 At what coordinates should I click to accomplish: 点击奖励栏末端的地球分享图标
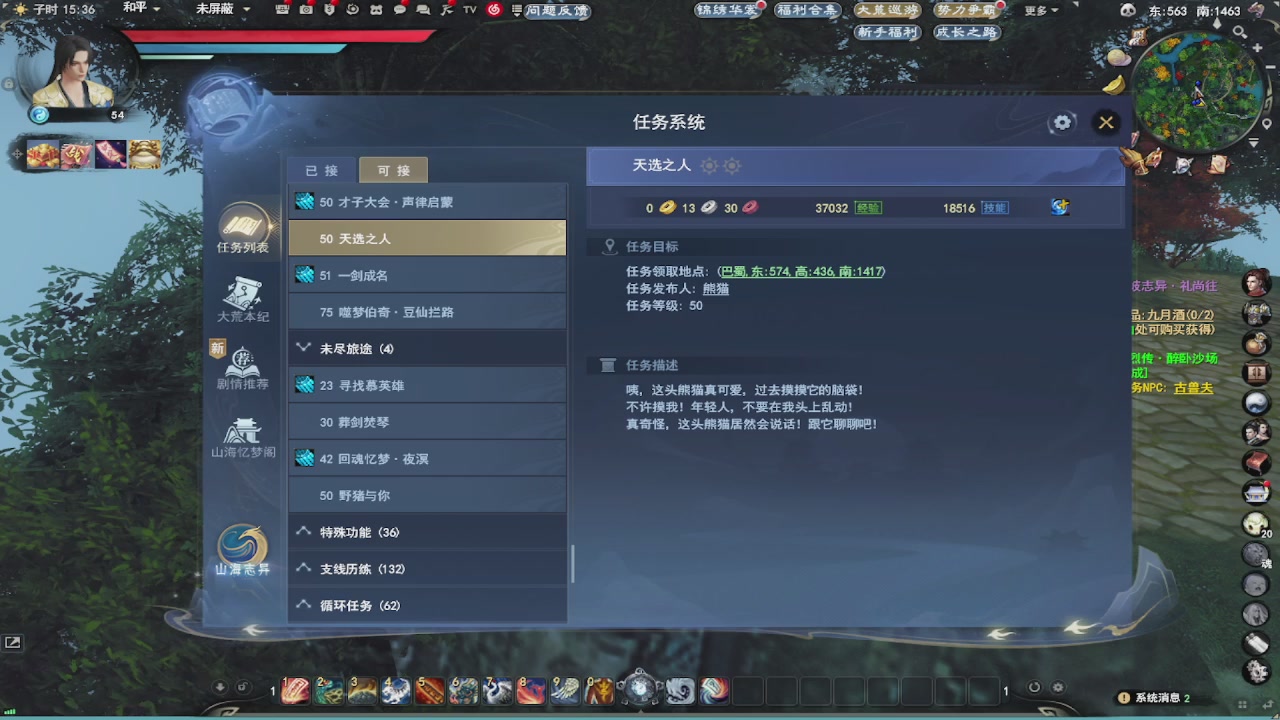tap(1060, 206)
